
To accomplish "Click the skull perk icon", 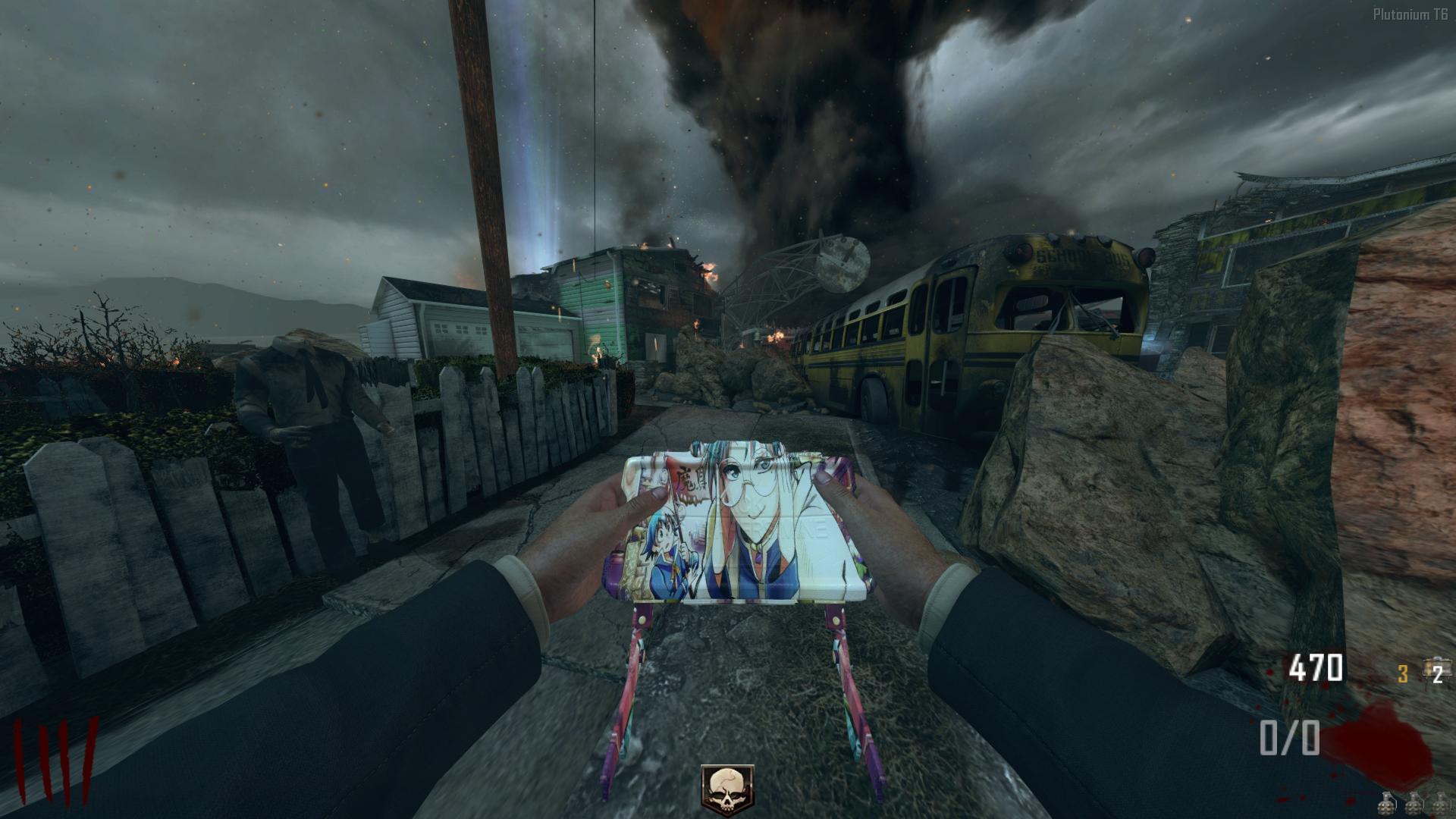I will coord(727,789).
